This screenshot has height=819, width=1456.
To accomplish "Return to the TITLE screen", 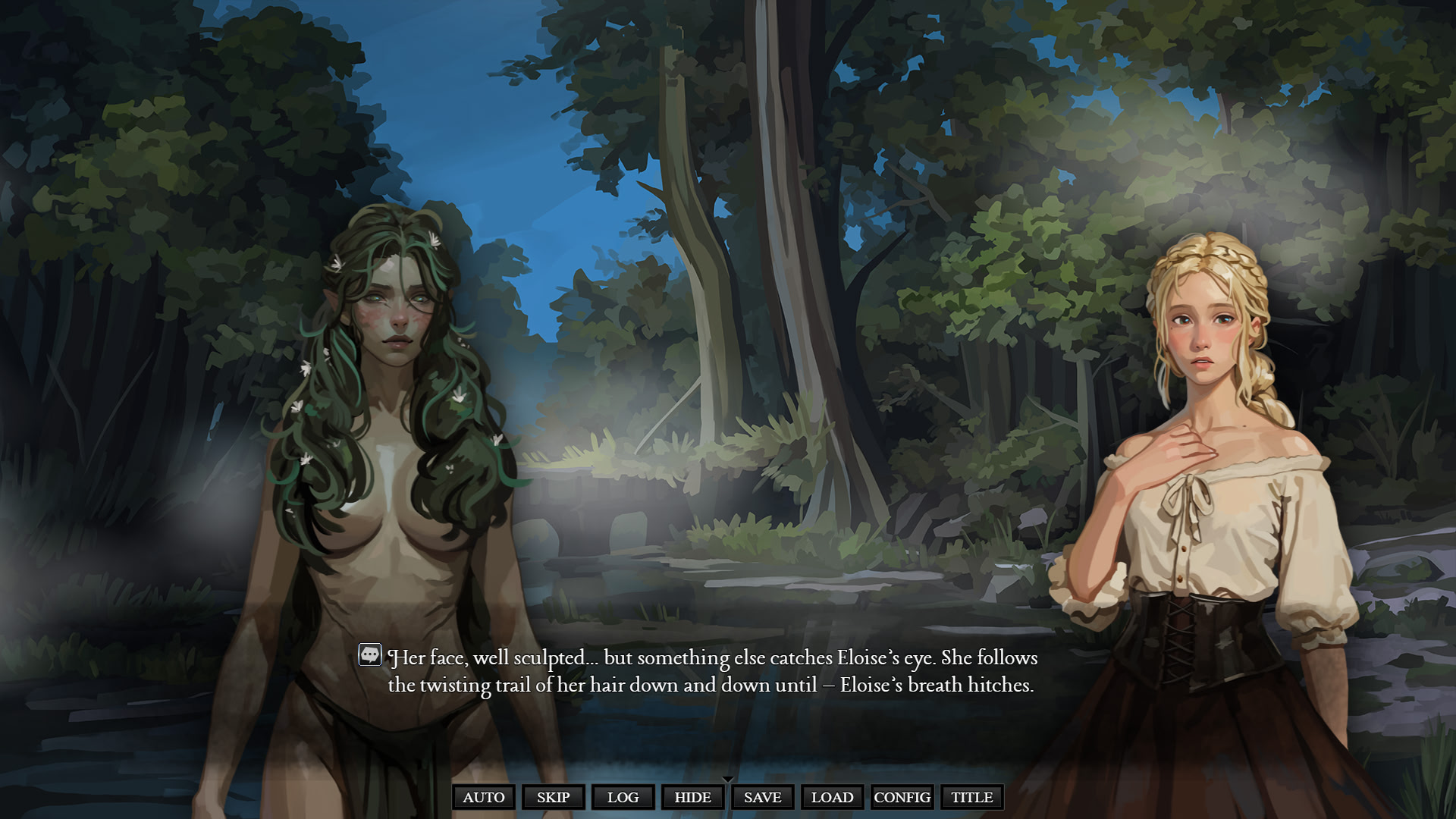I will pyautogui.click(x=971, y=797).
